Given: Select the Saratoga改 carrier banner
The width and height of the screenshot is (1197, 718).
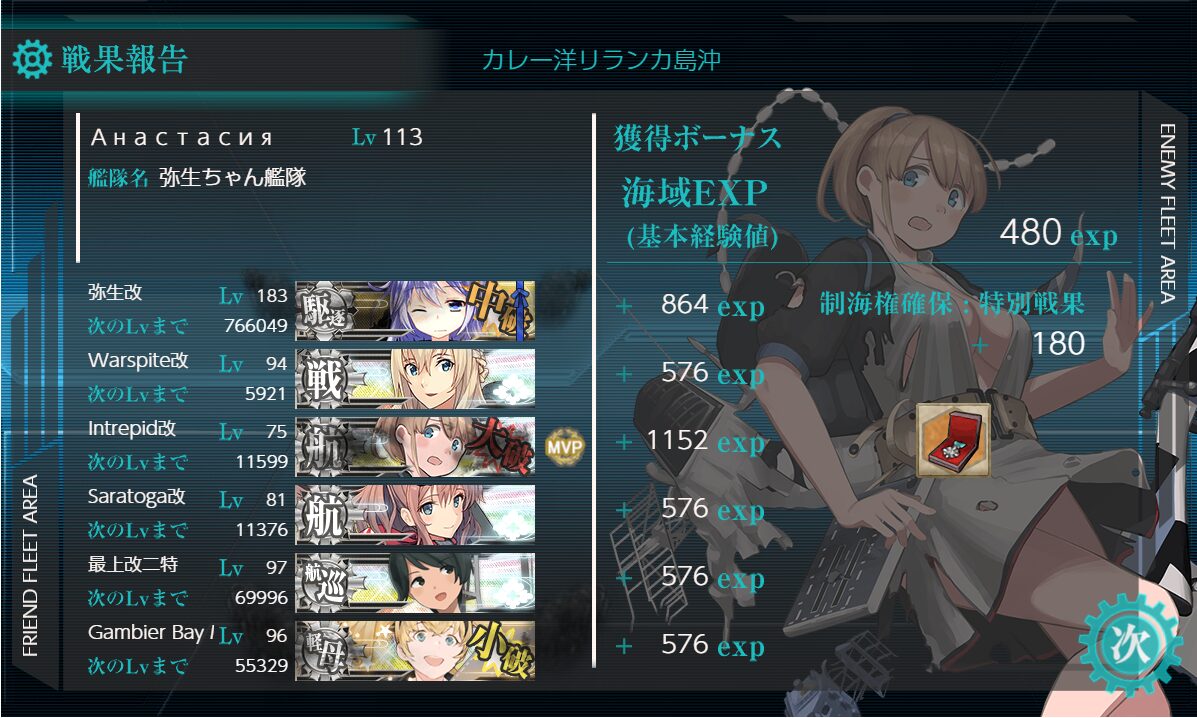Looking at the screenshot, I should coord(415,514).
